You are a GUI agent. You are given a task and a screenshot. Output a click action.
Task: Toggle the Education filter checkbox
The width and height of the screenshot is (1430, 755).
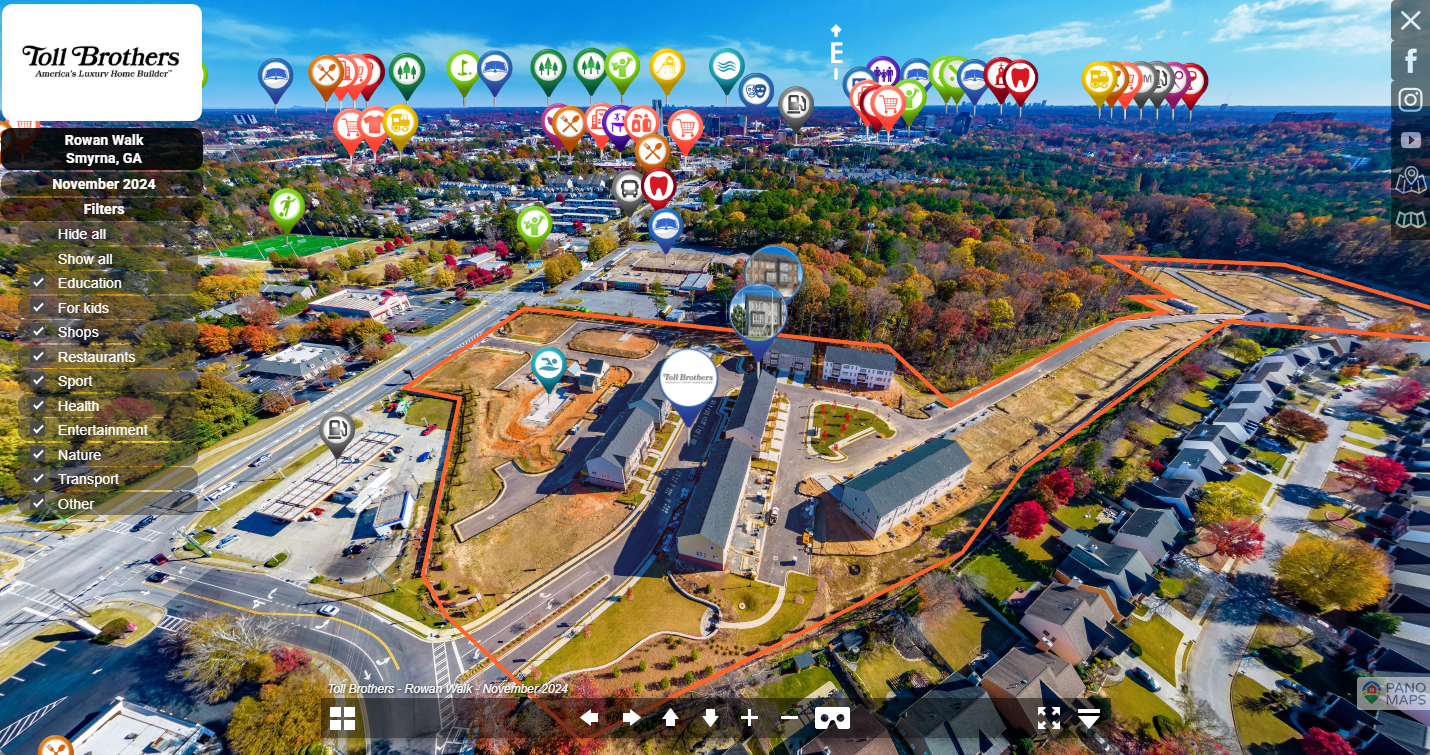[x=38, y=283]
